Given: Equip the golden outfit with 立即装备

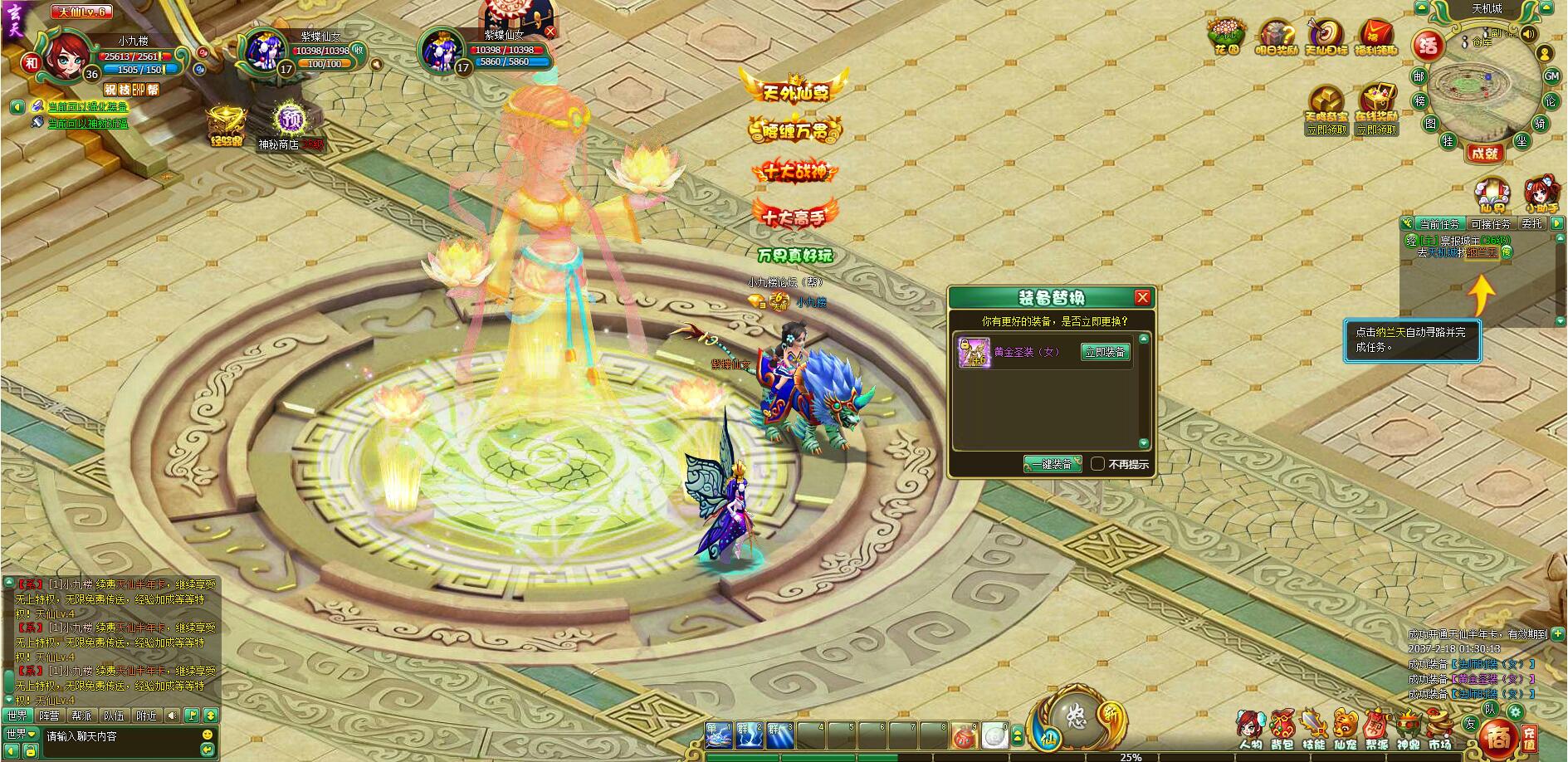Looking at the screenshot, I should point(1105,353).
